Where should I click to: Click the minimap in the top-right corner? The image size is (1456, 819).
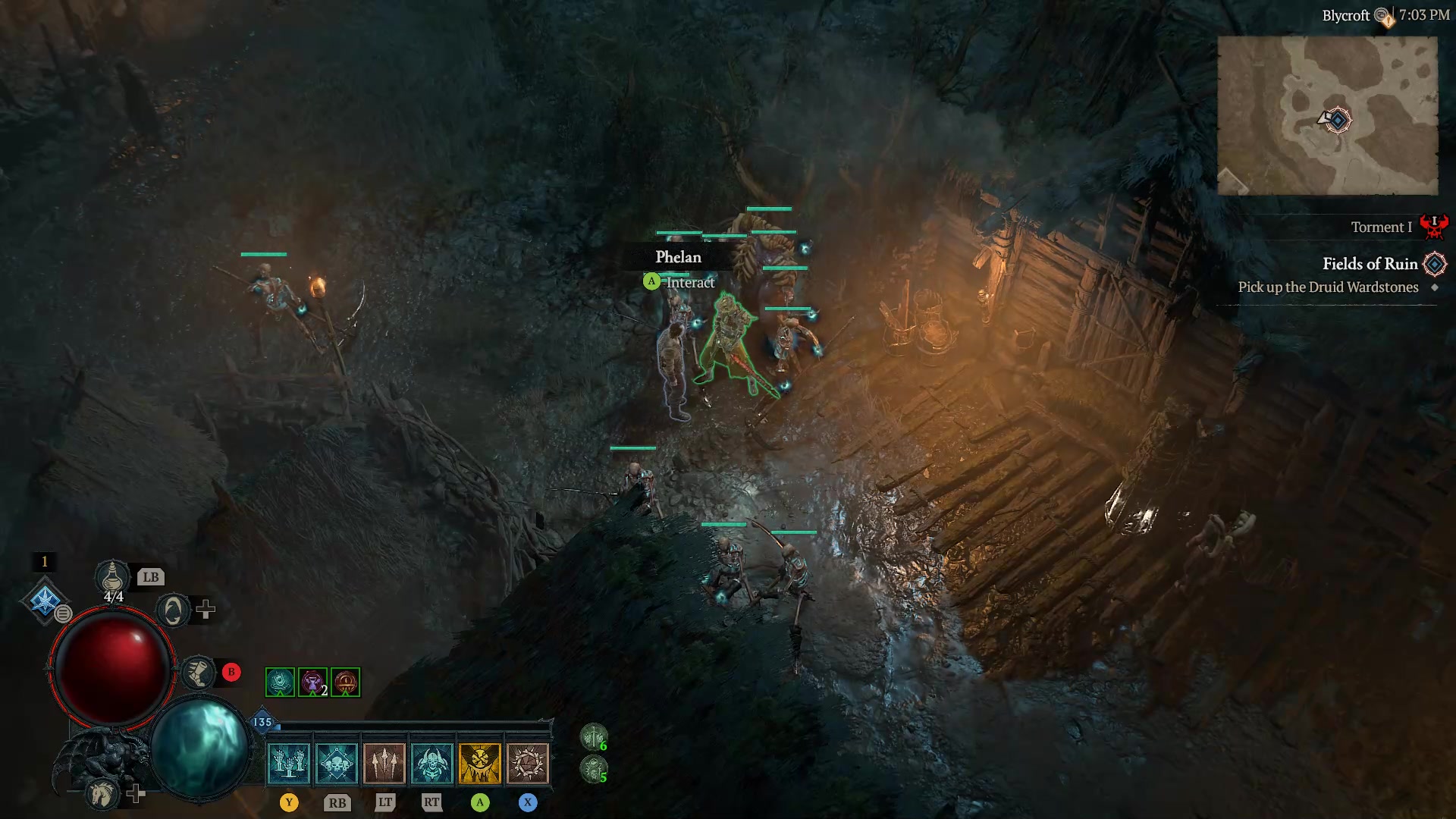[x=1327, y=114]
